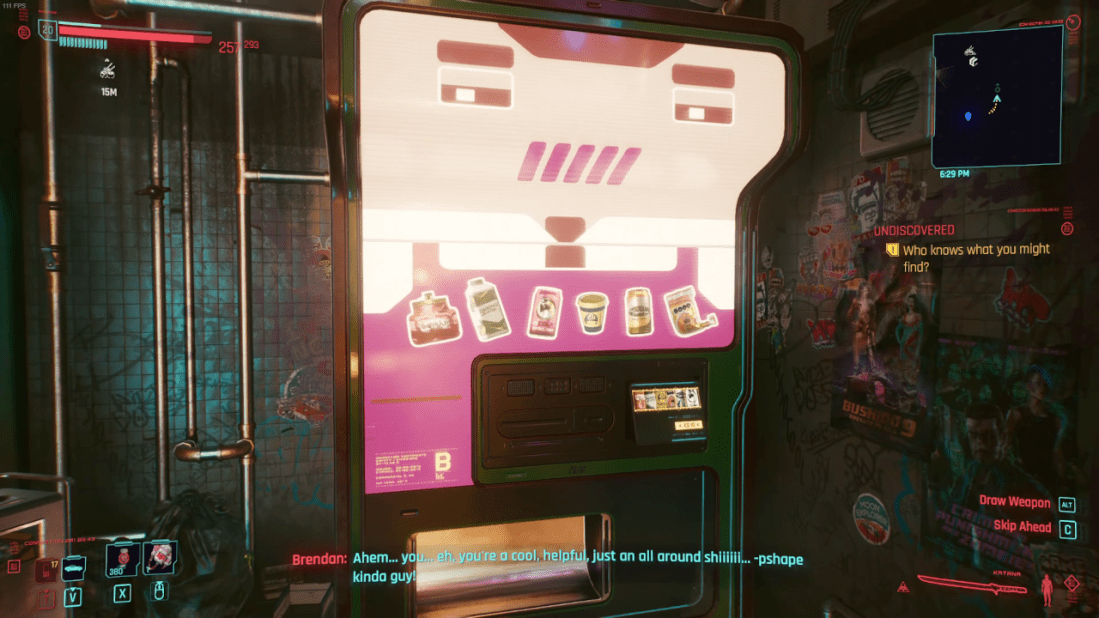Click the minimap in the corner
The image size is (1099, 618).
(996, 97)
